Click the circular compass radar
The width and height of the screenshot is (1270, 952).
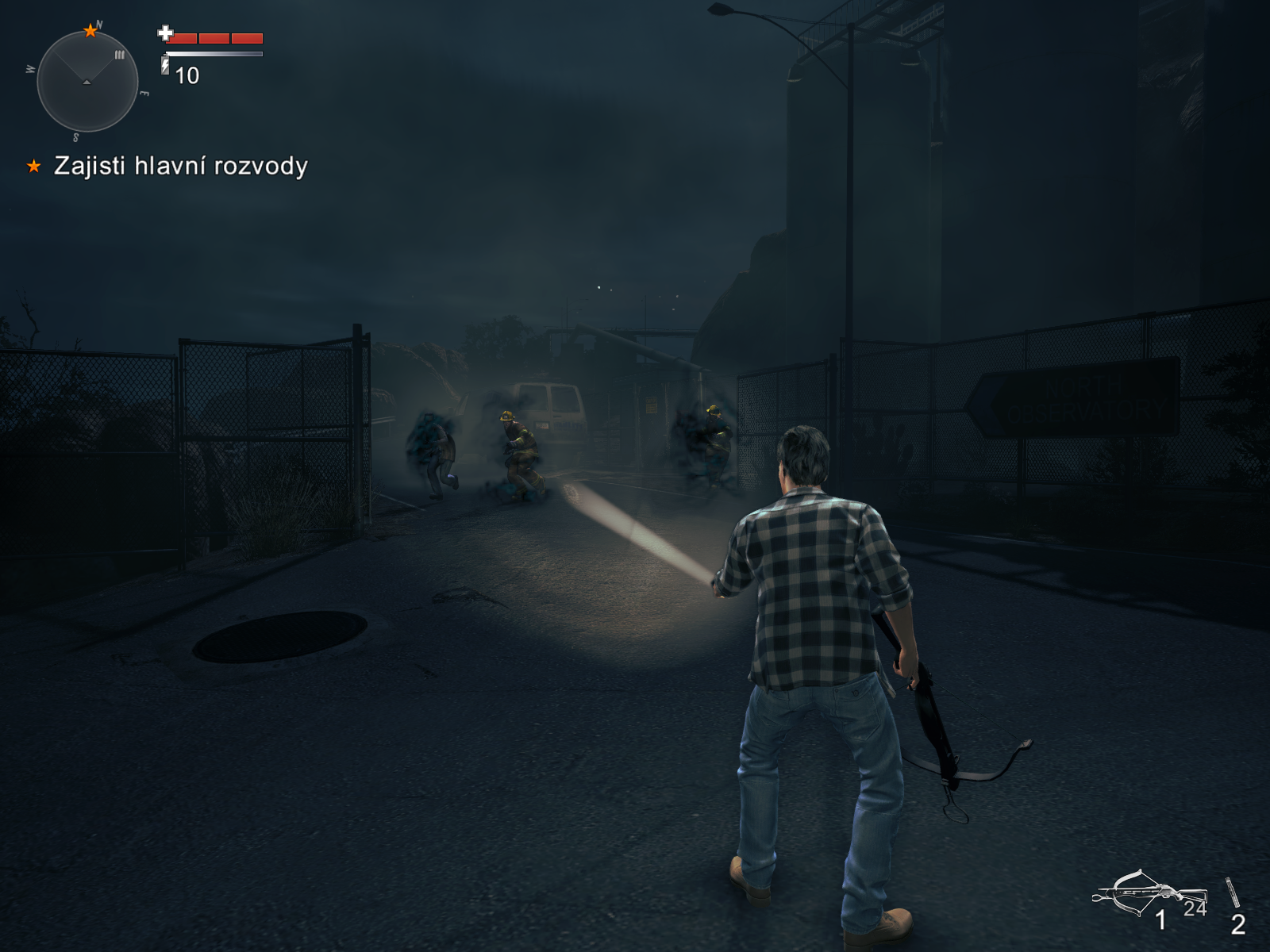87,81
